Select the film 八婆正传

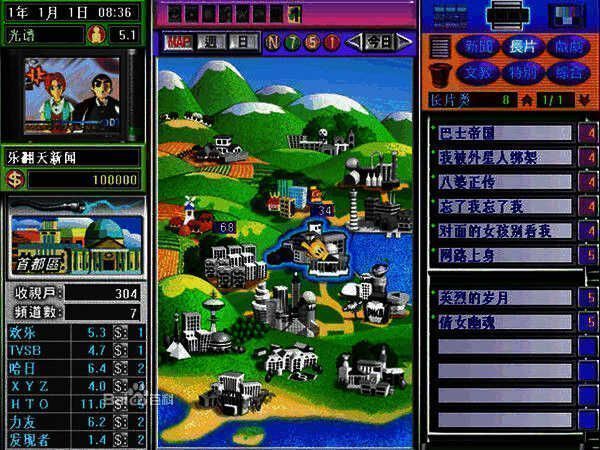(505, 181)
